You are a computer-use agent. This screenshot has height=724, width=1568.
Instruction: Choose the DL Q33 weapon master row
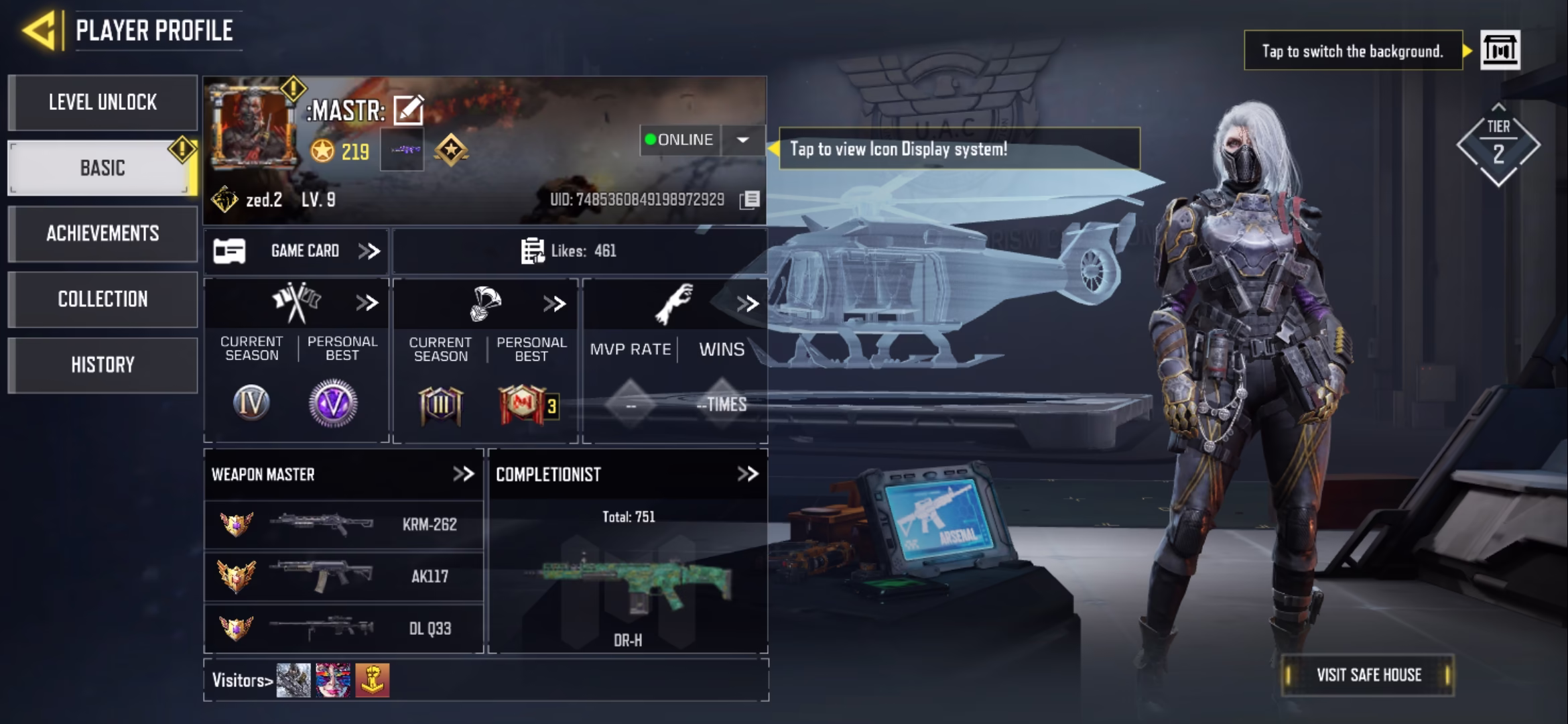click(343, 629)
